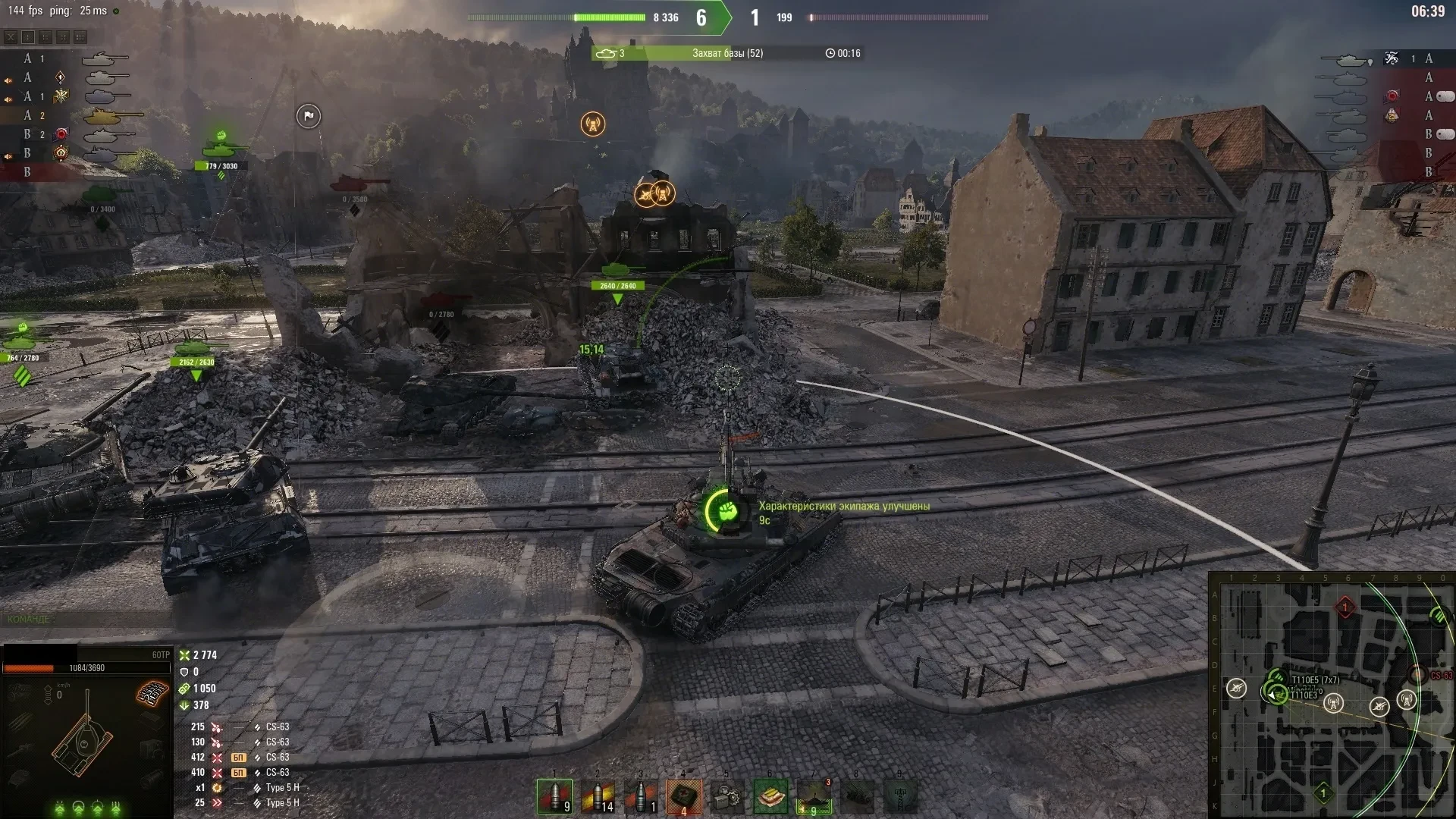
Task: Click the green allied base marker on minimap
Action: [x=1323, y=793]
